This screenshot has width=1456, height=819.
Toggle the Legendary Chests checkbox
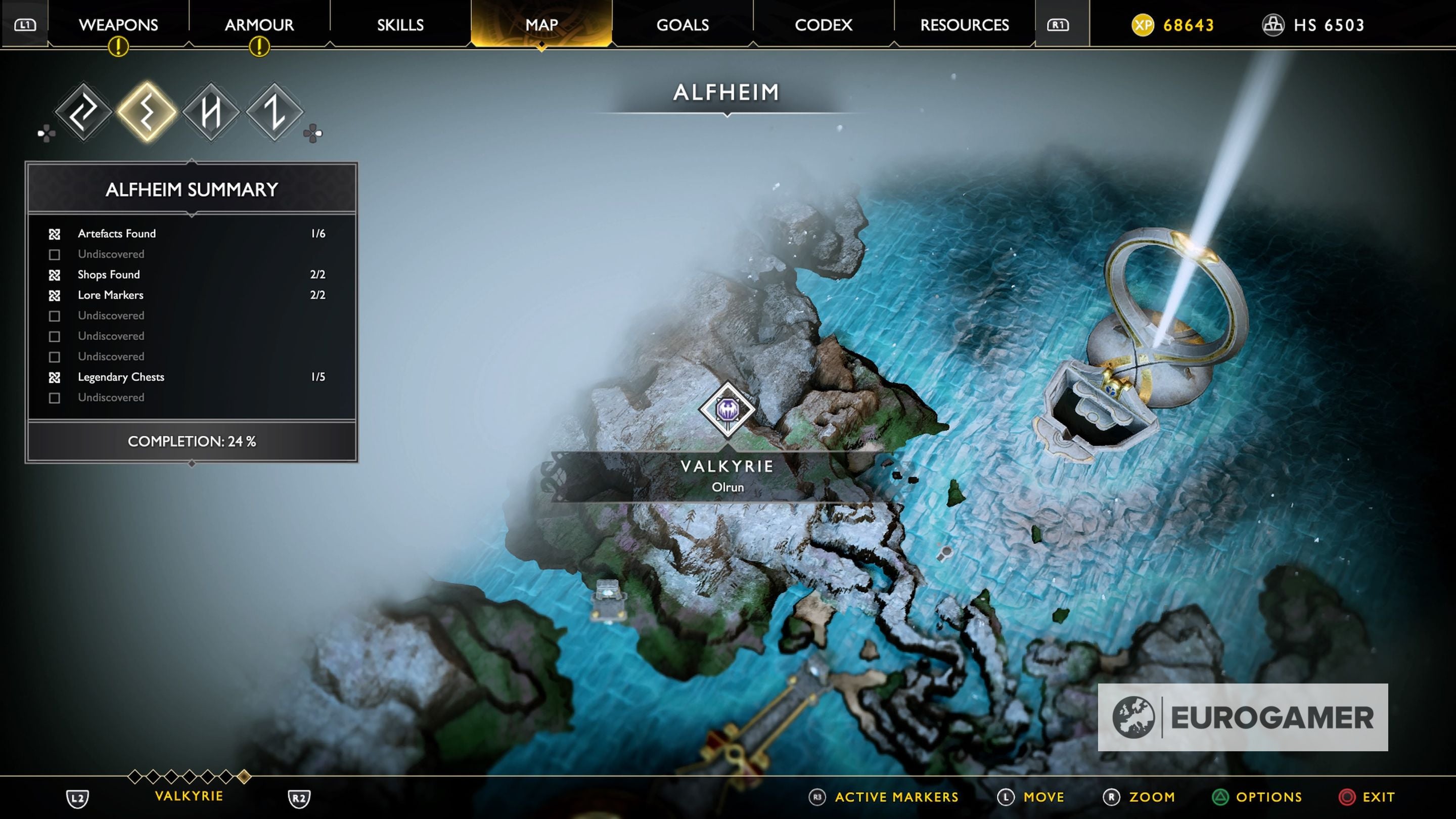[55, 377]
